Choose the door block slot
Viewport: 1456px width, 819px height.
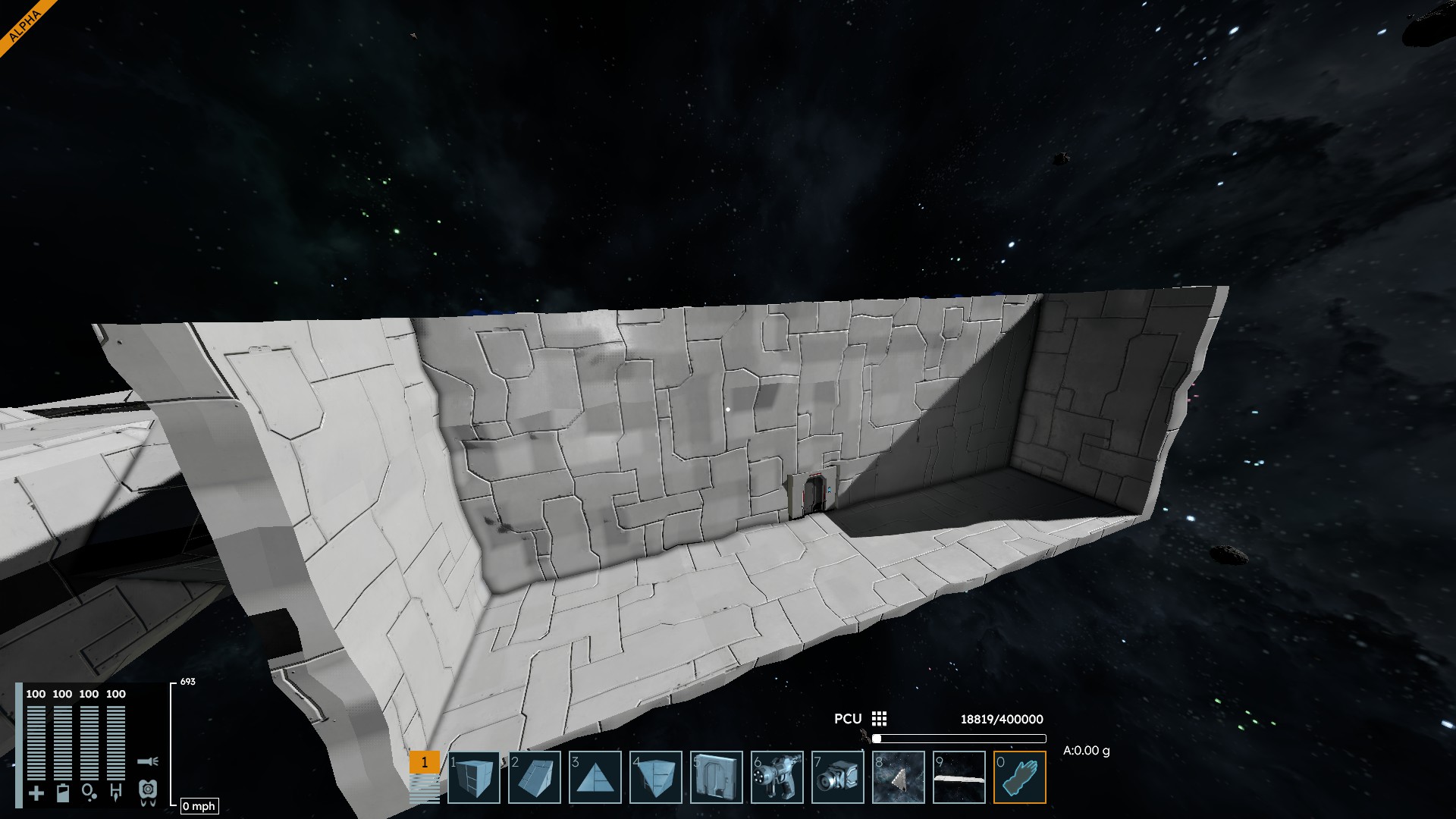pyautogui.click(x=717, y=777)
